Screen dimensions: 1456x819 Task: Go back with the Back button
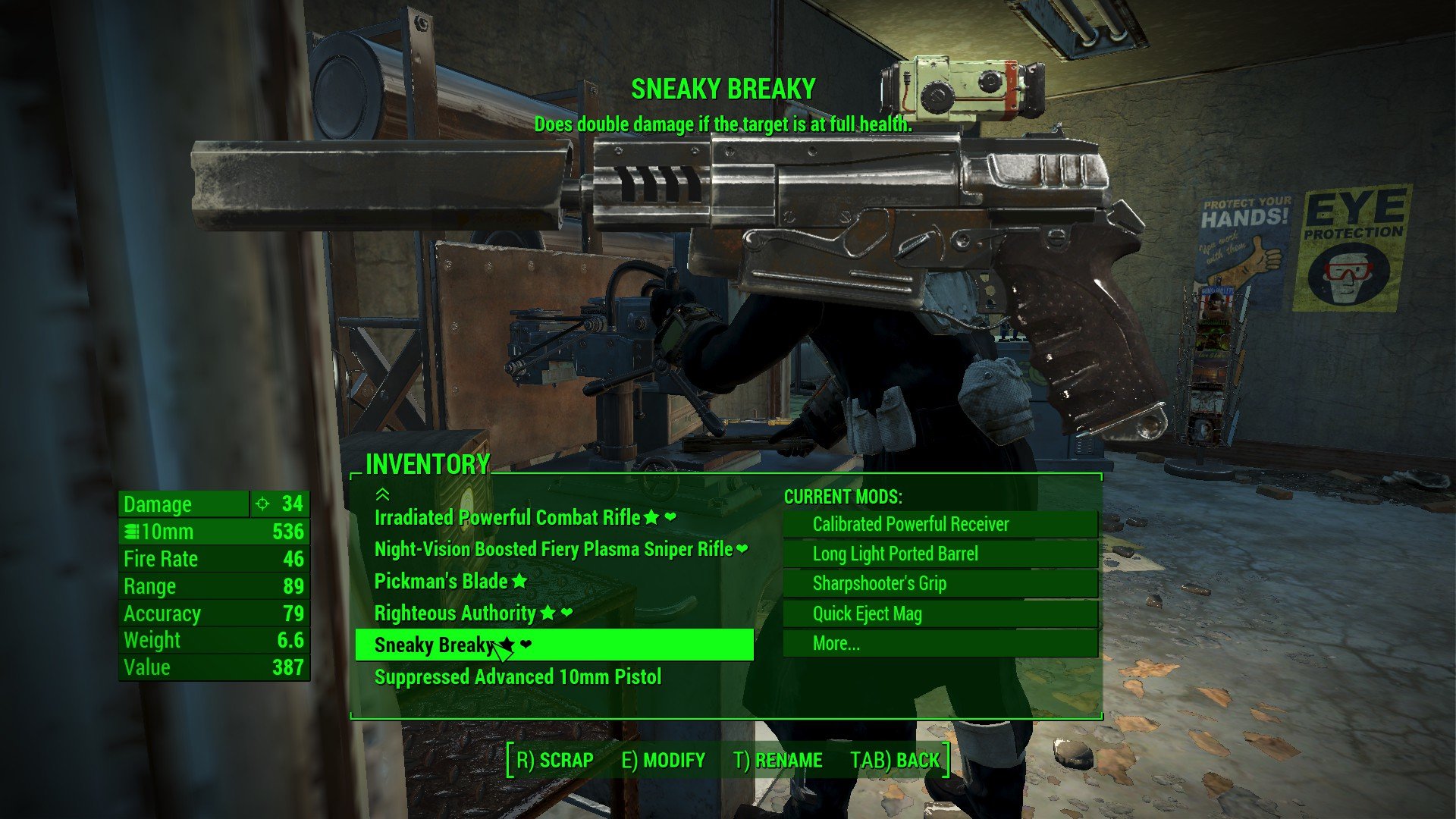pos(895,760)
